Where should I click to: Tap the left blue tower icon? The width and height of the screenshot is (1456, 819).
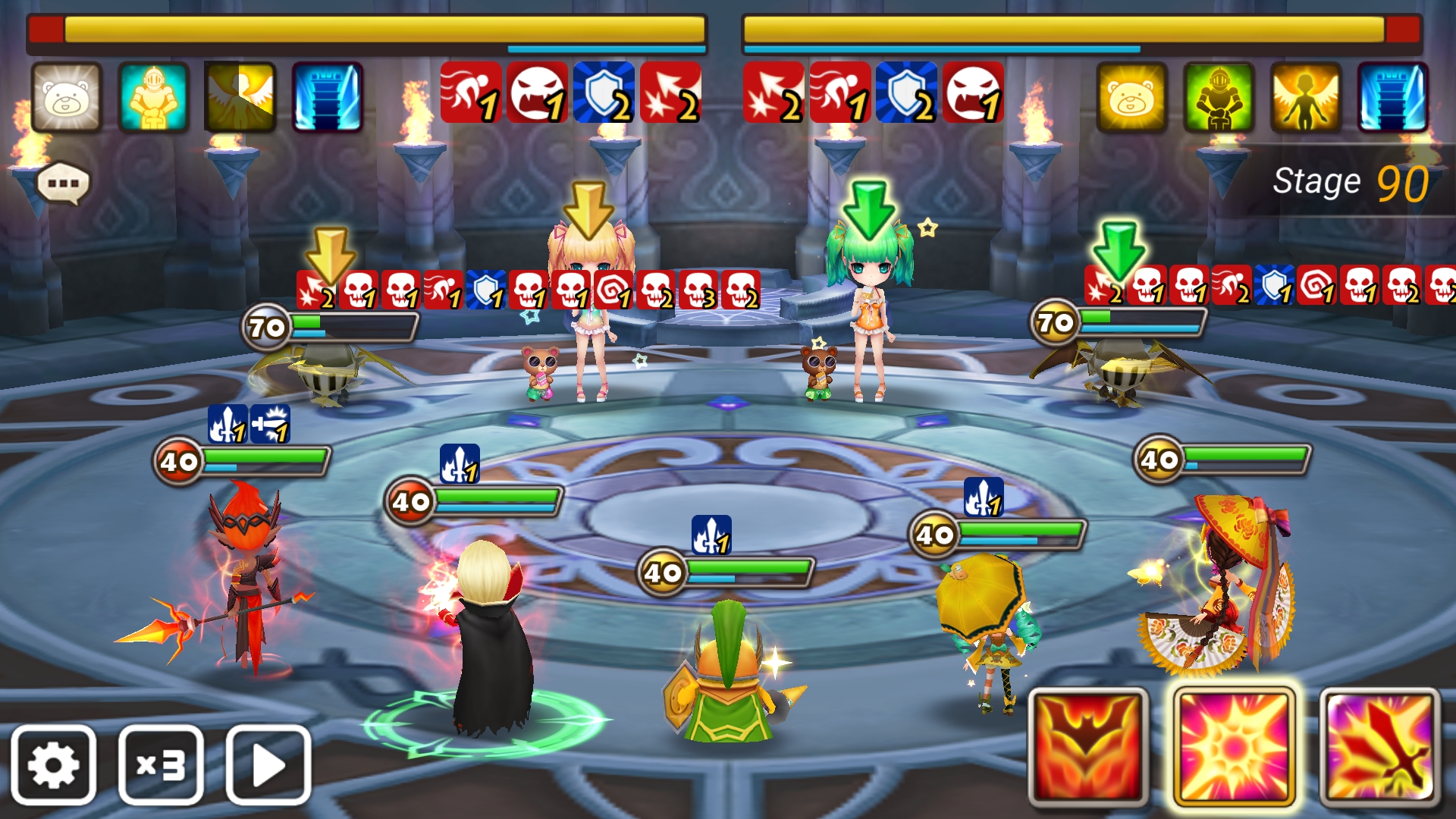point(328,97)
